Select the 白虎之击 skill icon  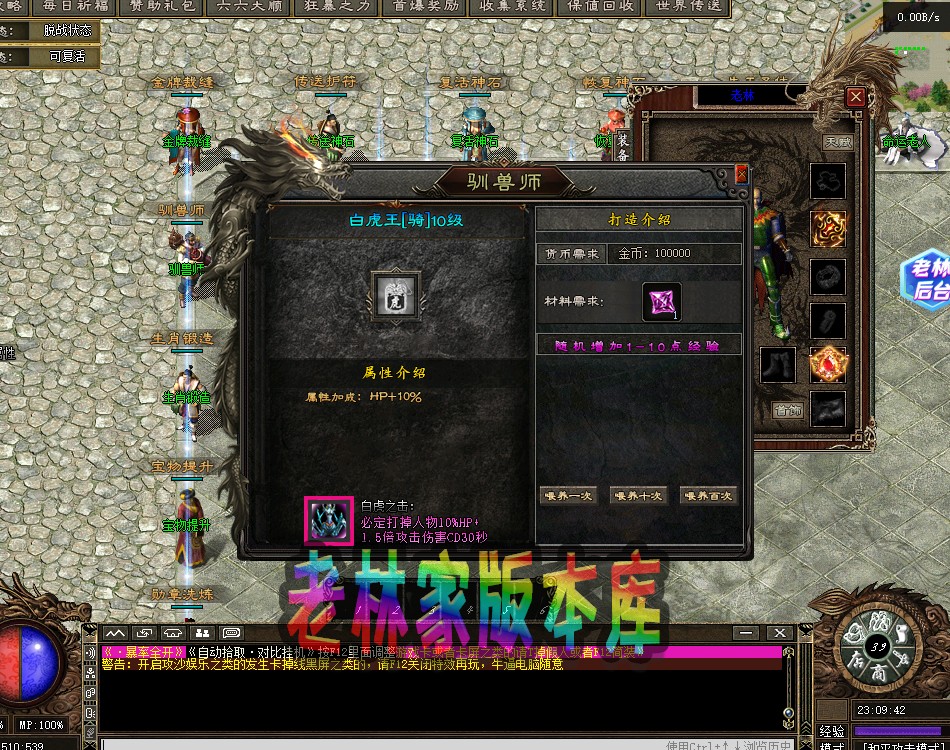[328, 520]
